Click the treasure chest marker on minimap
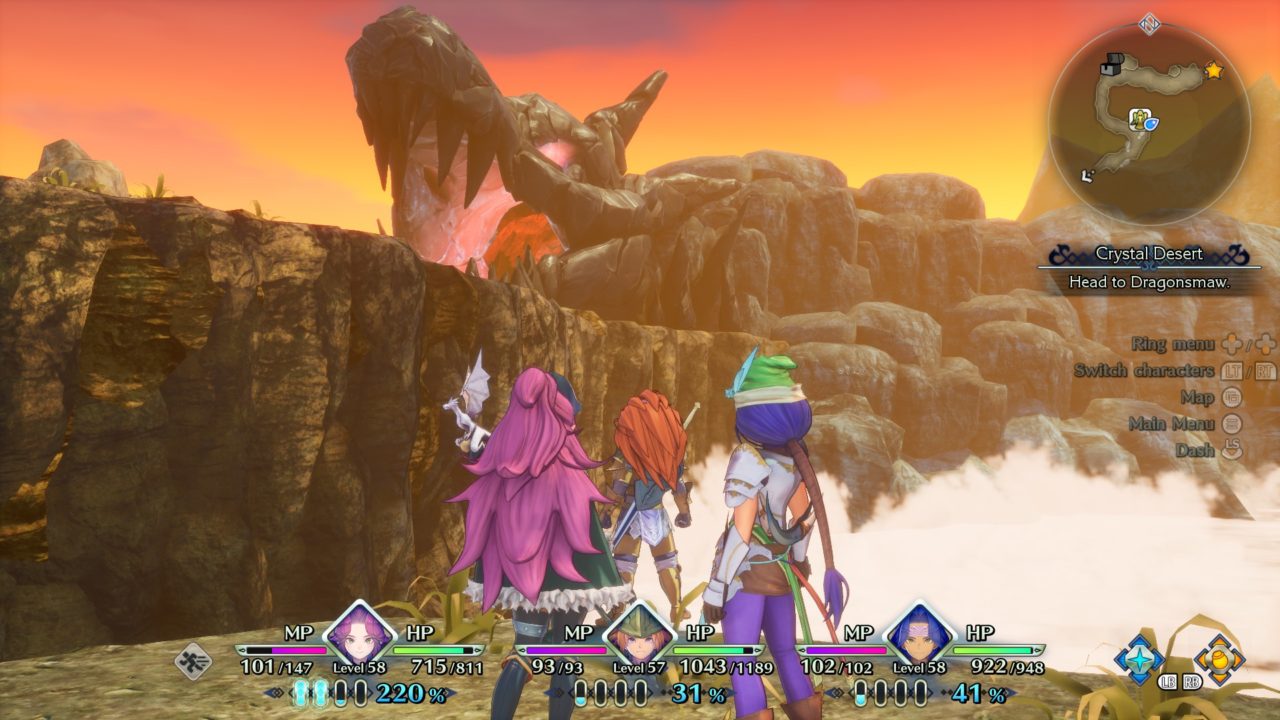1280x720 pixels. point(1111,66)
